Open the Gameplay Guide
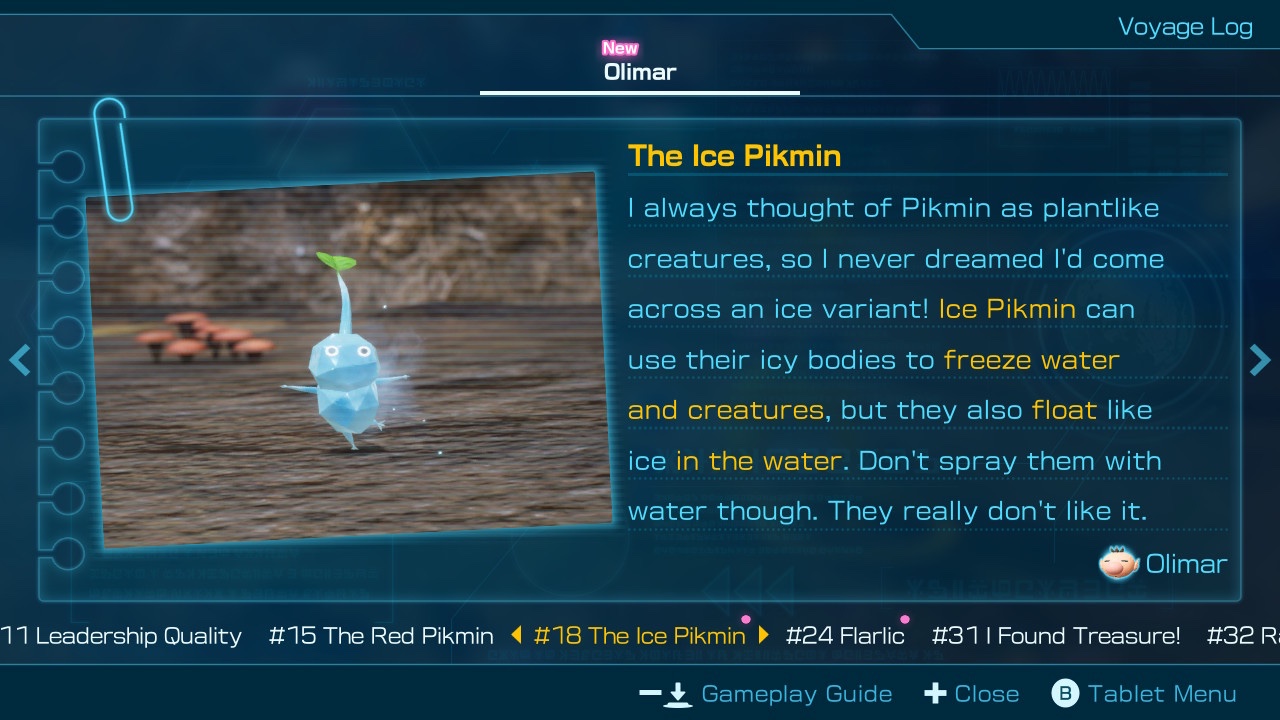Image resolution: width=1280 pixels, height=720 pixels. coord(766,694)
